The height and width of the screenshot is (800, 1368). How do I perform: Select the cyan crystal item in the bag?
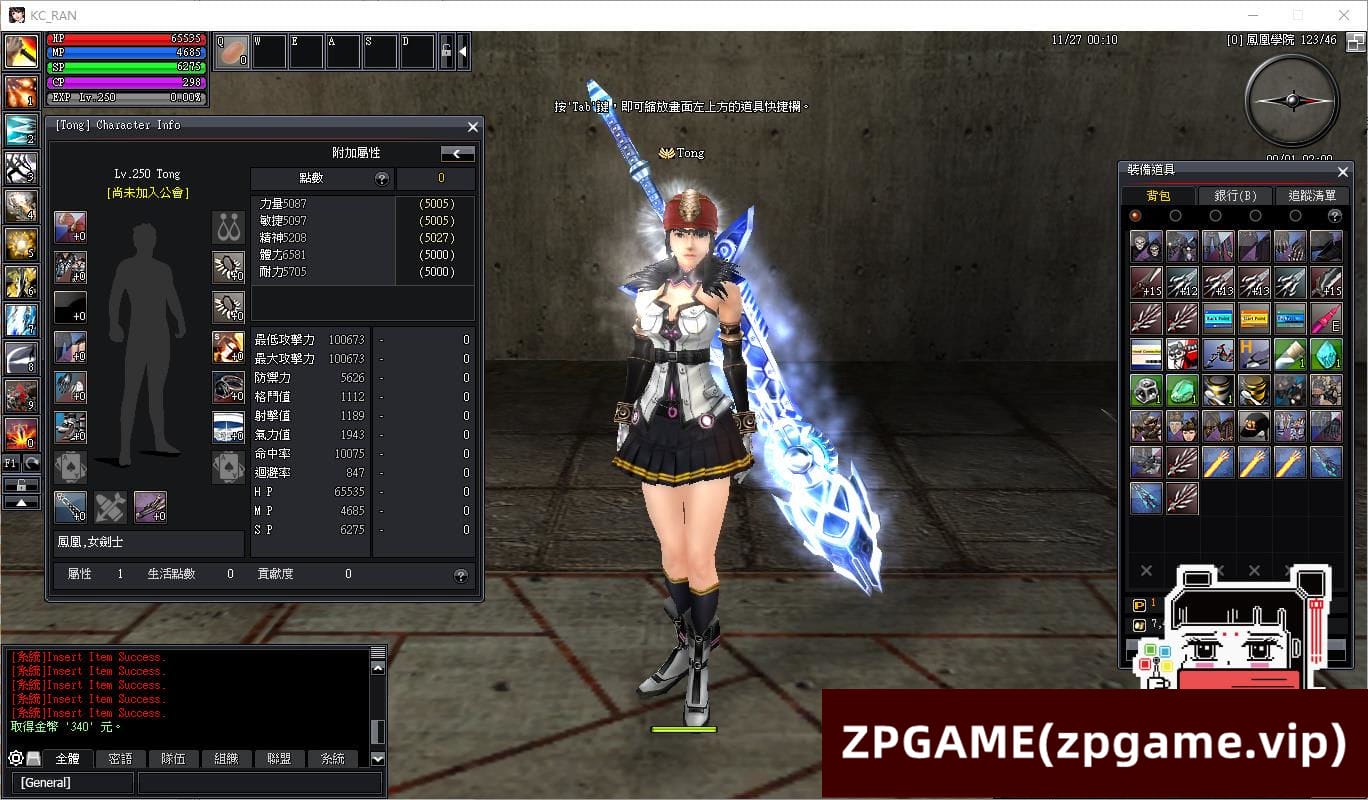click(1326, 355)
